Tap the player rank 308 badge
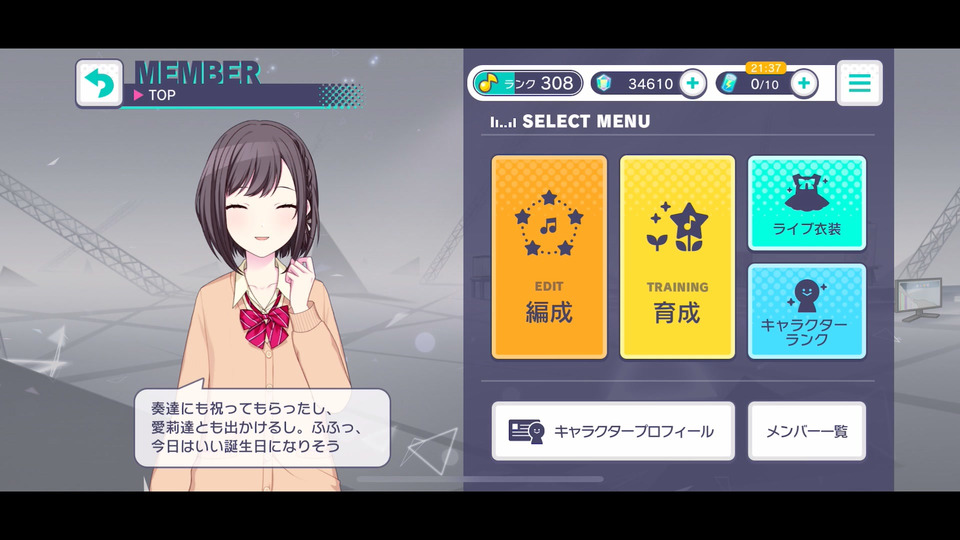 [x=527, y=84]
